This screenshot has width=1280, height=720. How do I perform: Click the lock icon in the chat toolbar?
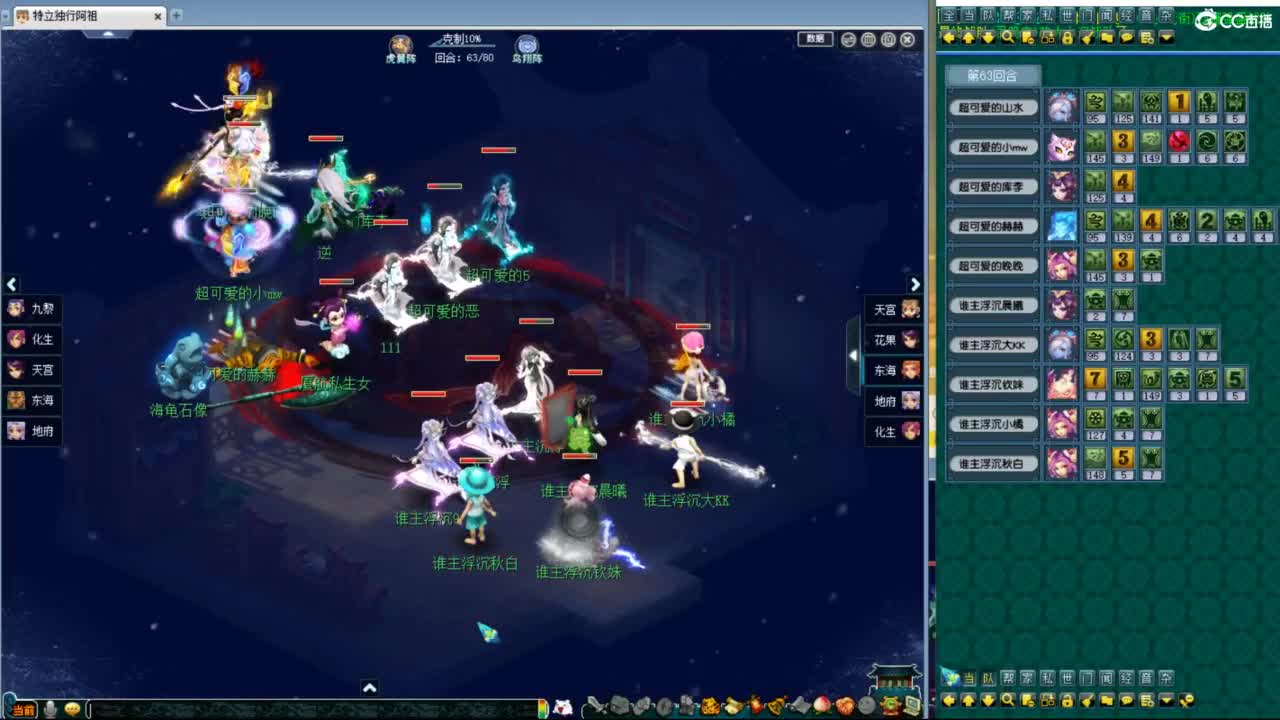click(x=1068, y=37)
